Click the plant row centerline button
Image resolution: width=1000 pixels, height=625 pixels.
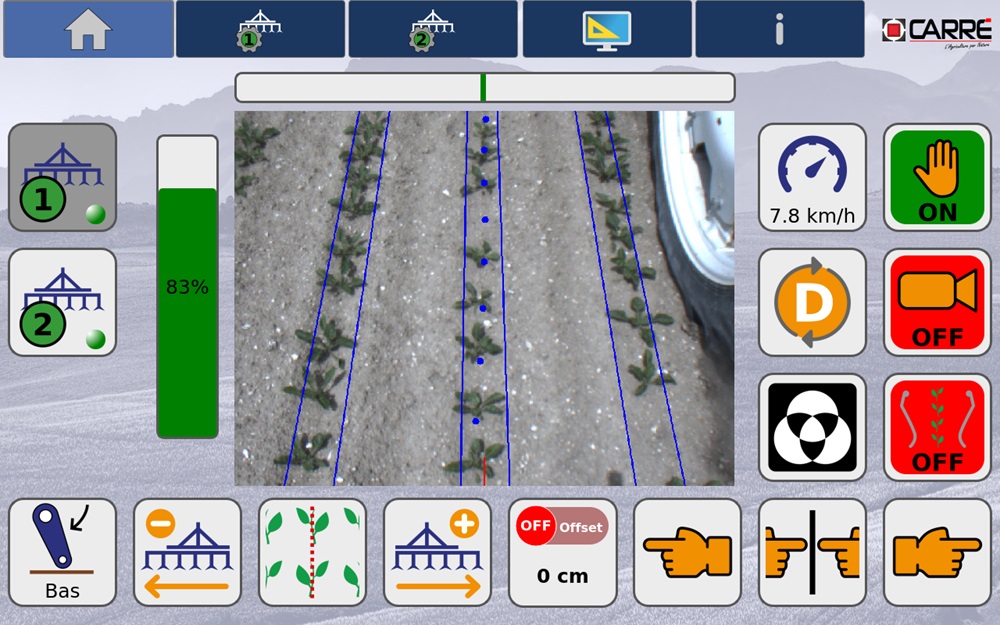point(312,552)
